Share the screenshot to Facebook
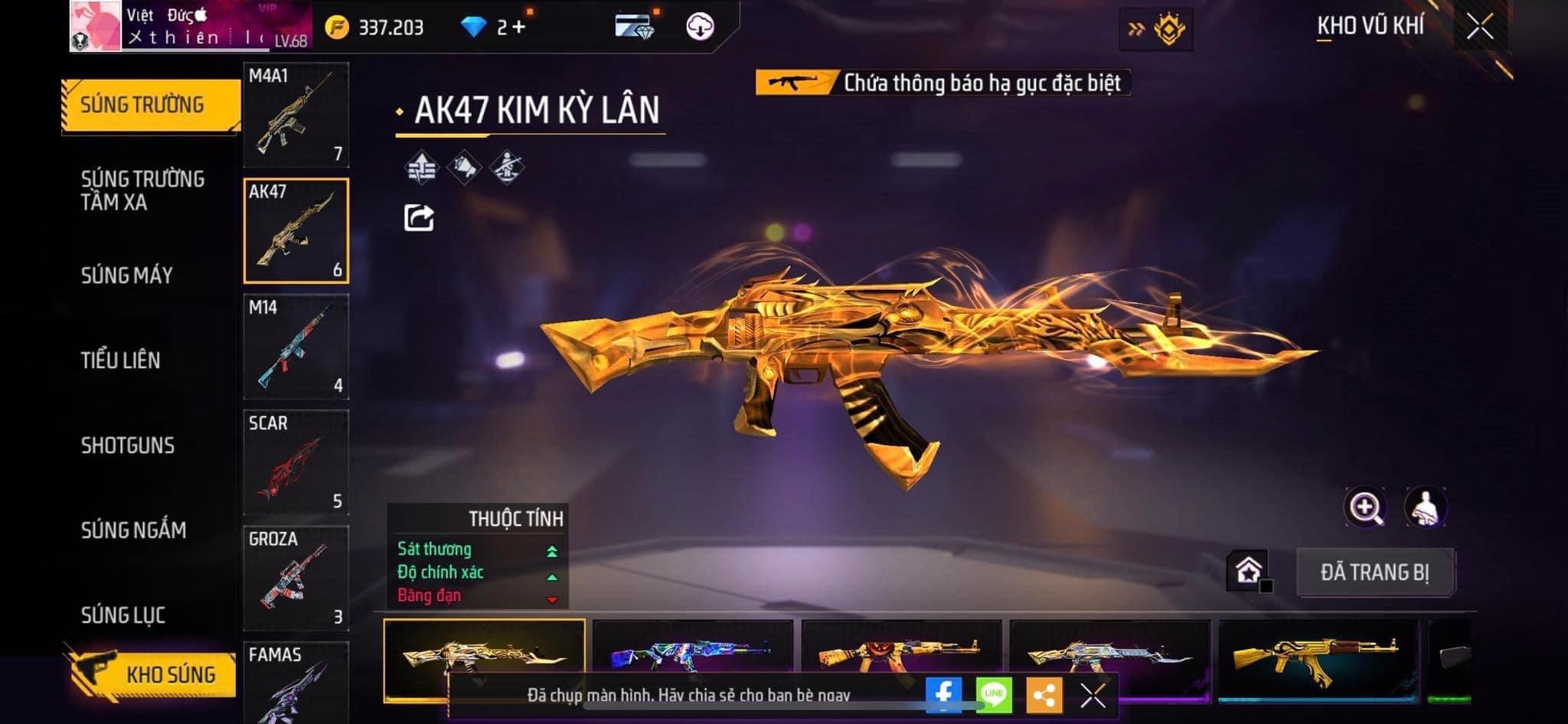The width and height of the screenshot is (1568, 724). point(943,695)
